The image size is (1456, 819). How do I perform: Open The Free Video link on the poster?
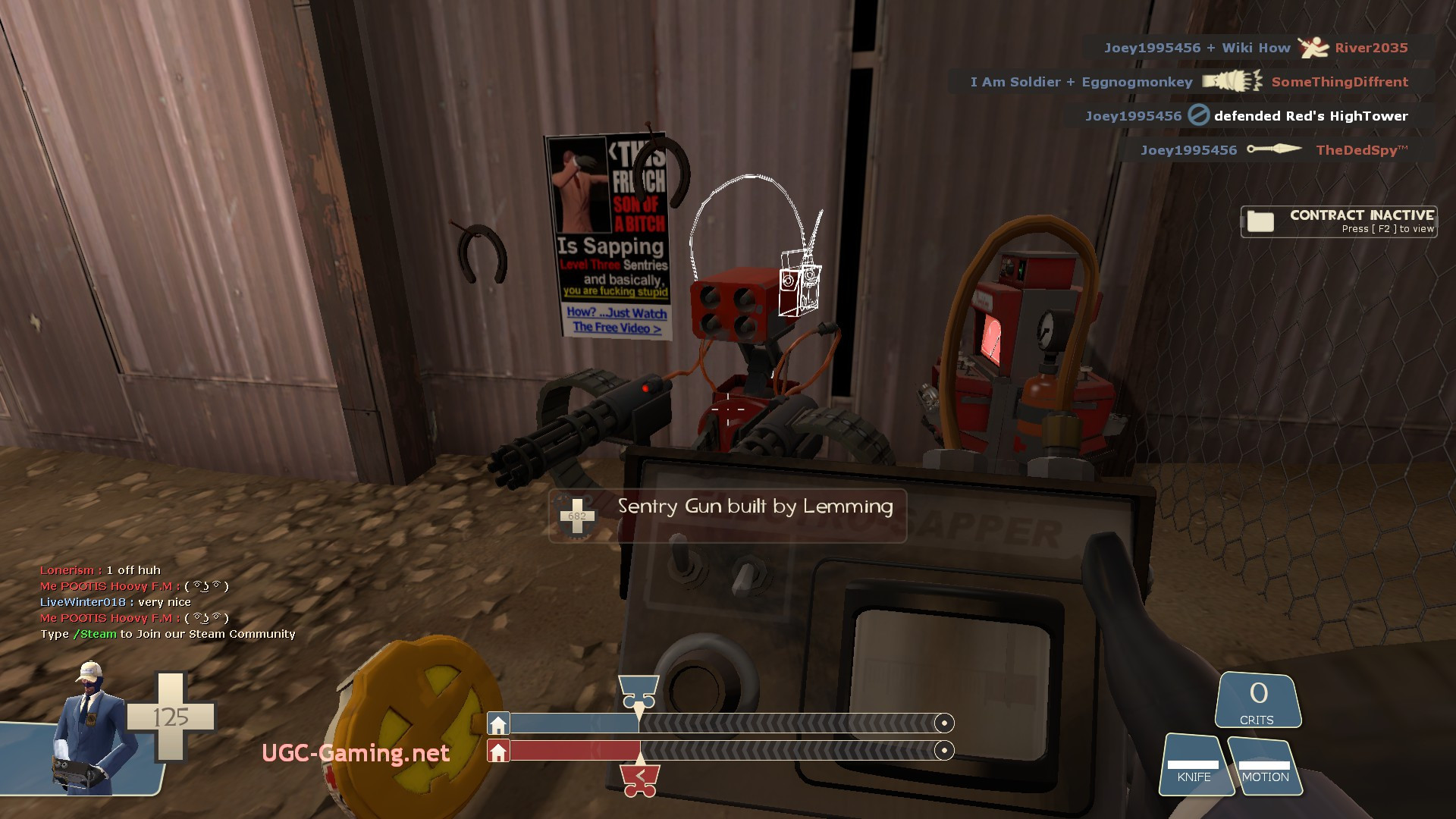(616, 329)
